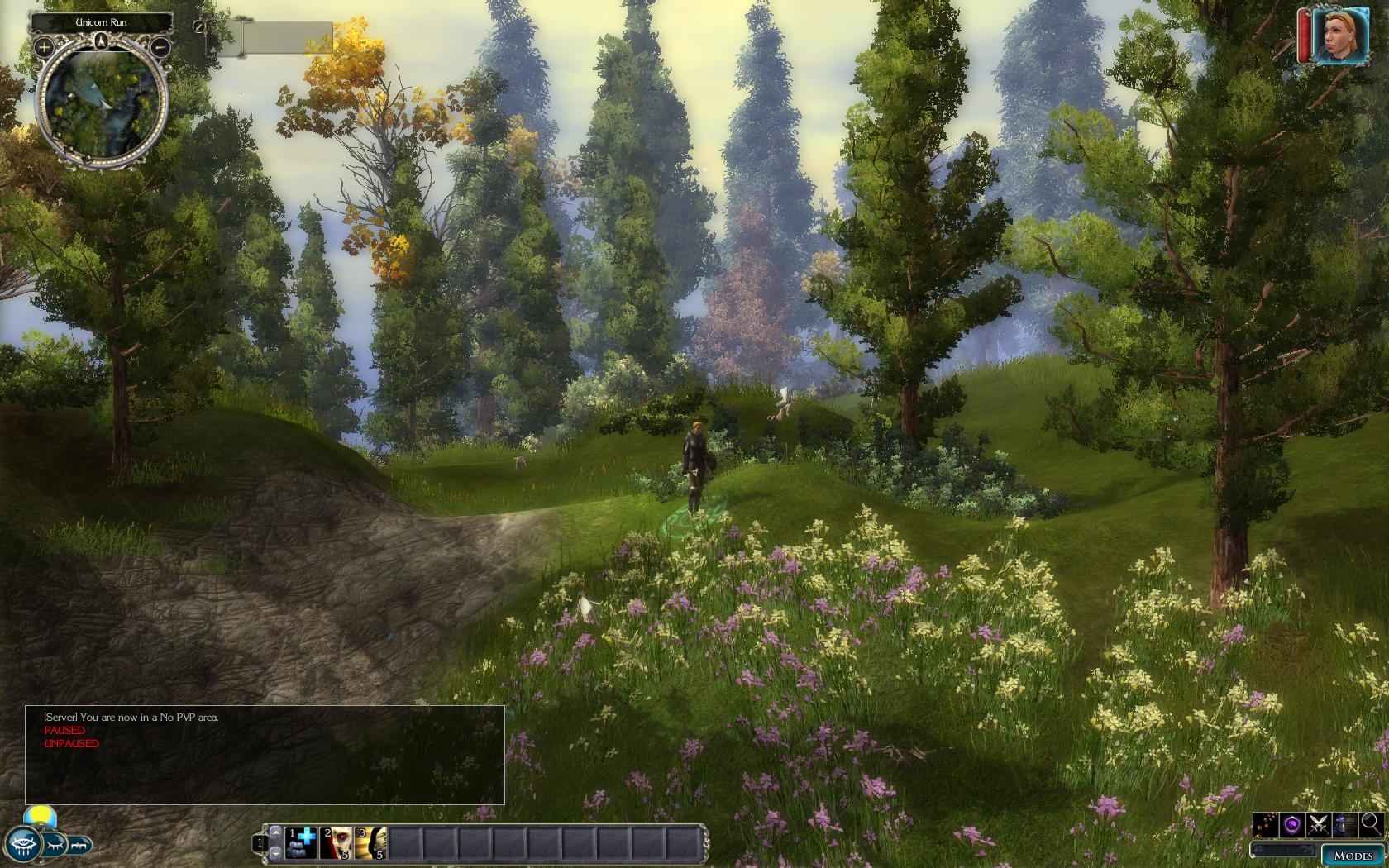Screen dimensions: 1389x868
Task: Click the chat log window
Action: pyautogui.click(x=265, y=755)
